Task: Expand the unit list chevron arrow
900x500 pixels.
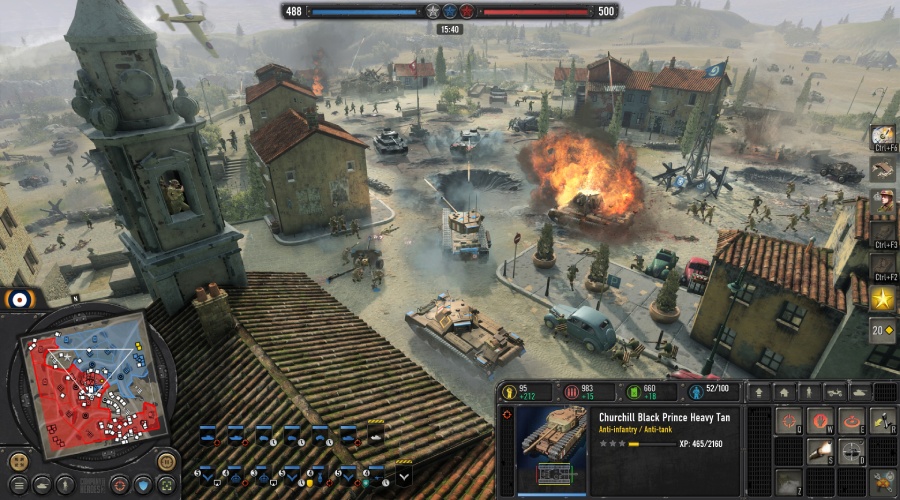Action: [x=403, y=476]
